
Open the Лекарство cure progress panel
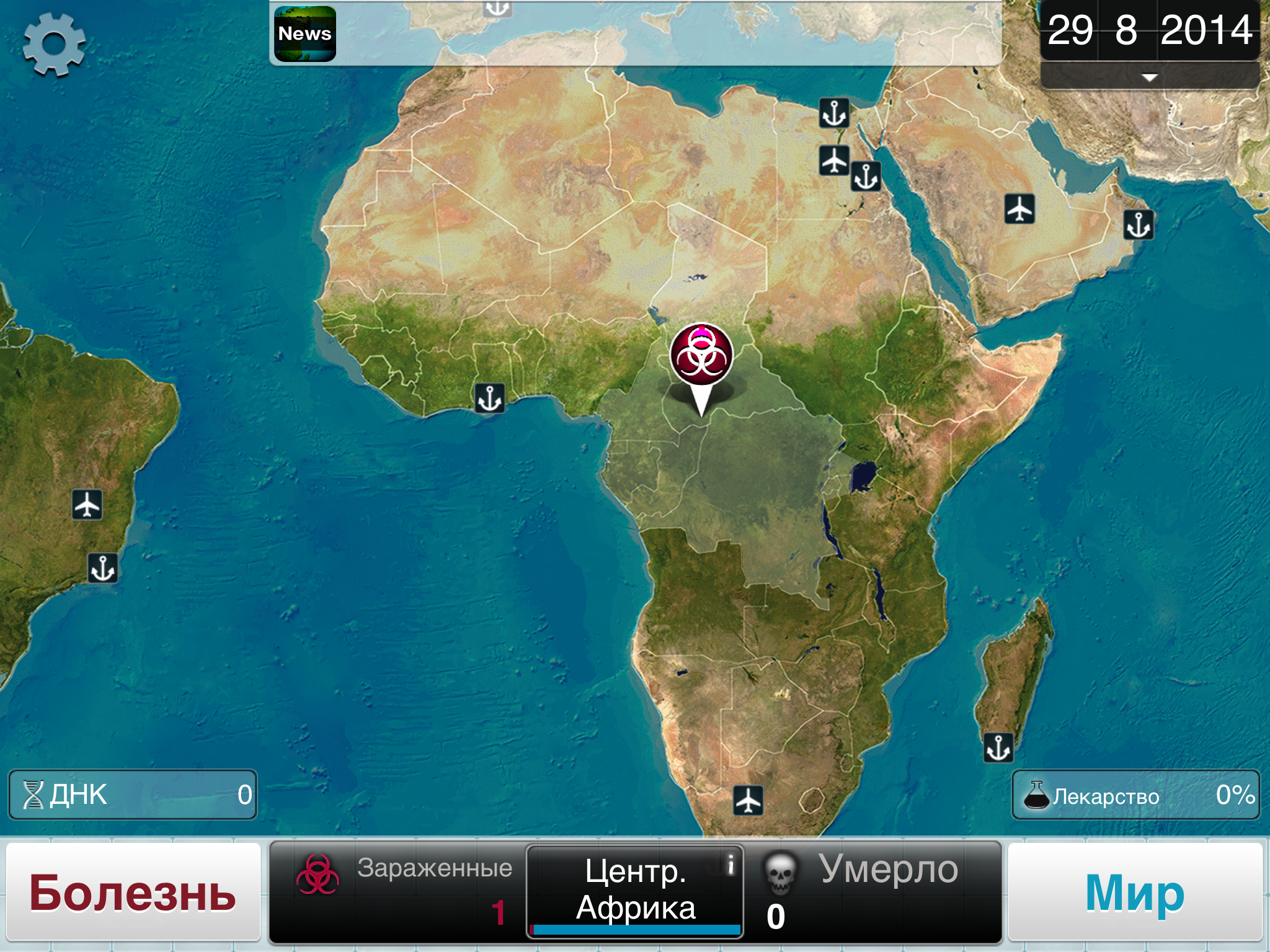pyautogui.click(x=1135, y=795)
